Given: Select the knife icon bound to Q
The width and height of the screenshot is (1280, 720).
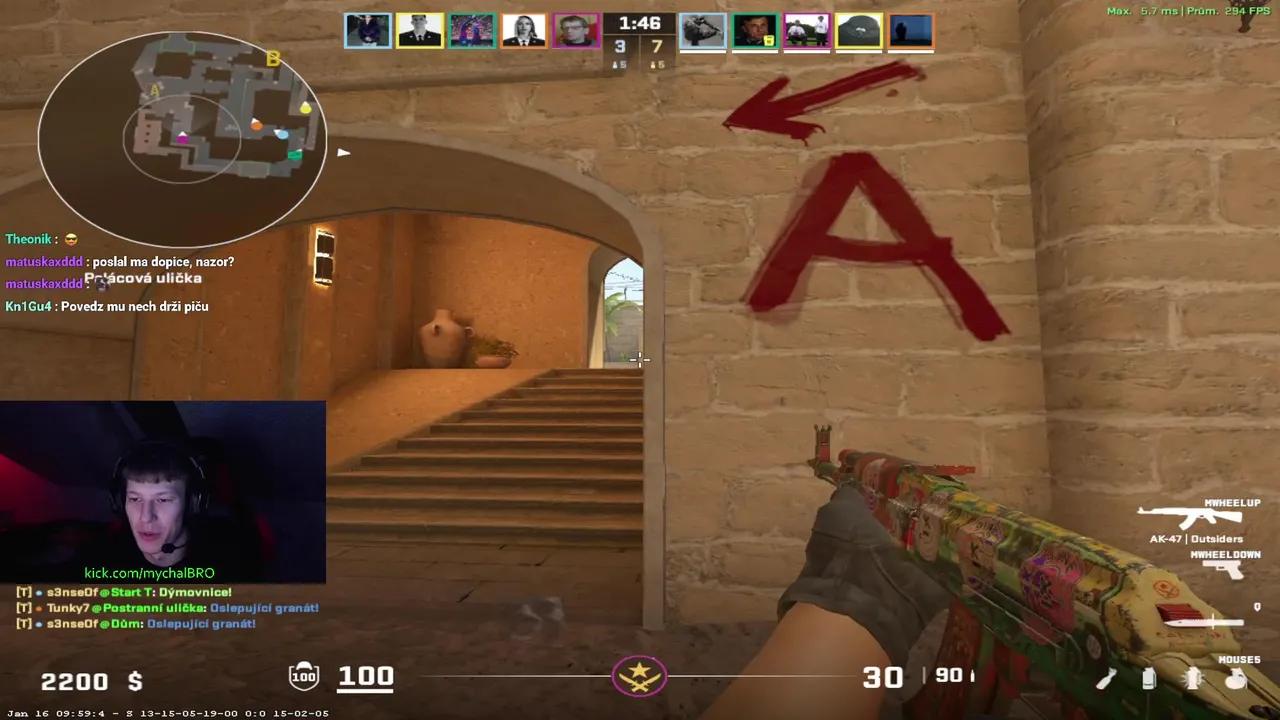Looking at the screenshot, I should coord(1205,622).
